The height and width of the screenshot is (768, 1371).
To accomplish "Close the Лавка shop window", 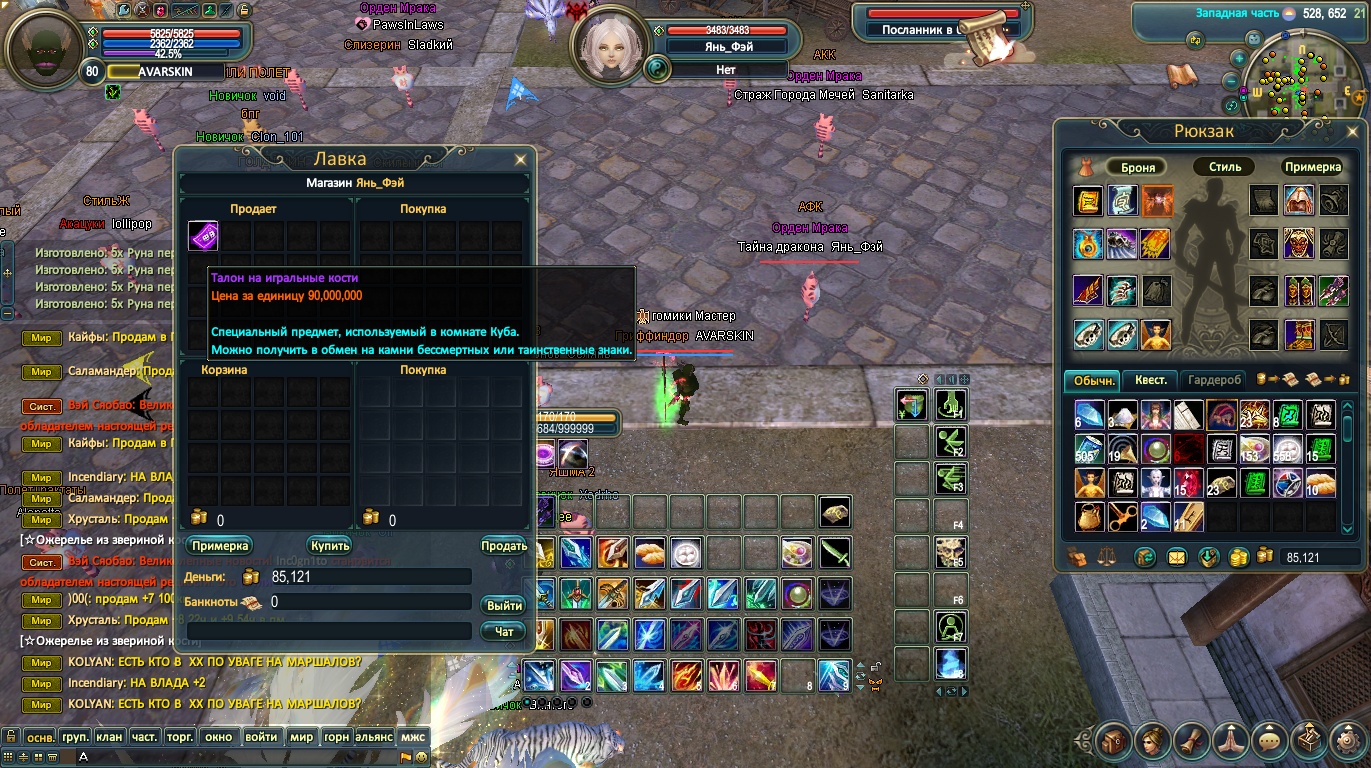I will click(x=520, y=159).
